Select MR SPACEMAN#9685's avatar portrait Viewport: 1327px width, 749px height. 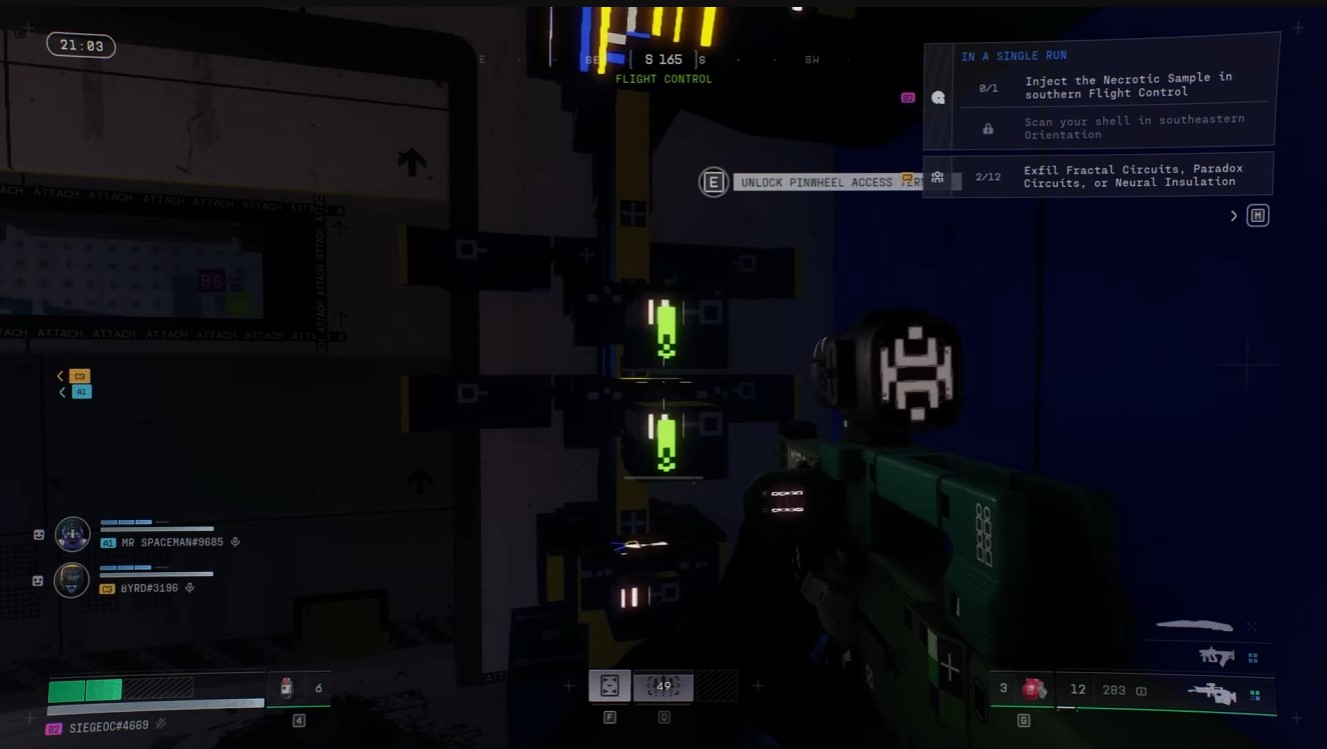click(71, 533)
